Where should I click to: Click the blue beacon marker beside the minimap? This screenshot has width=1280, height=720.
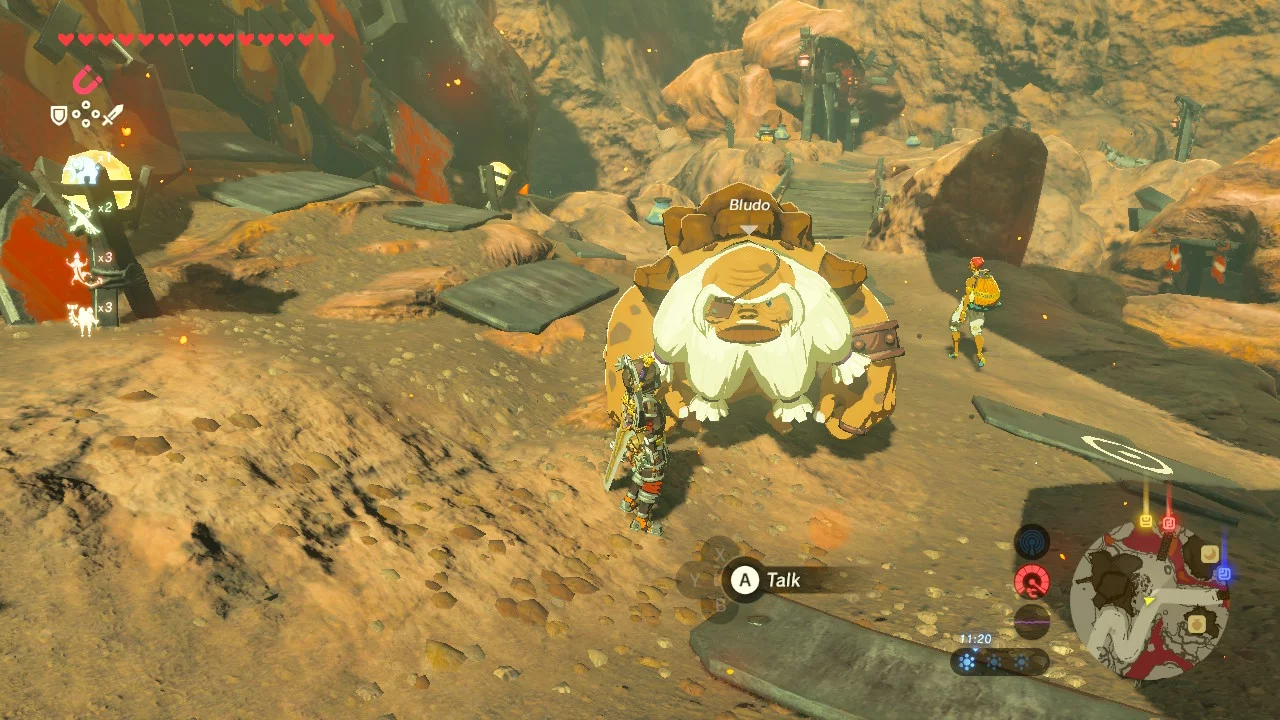[x=1222, y=574]
